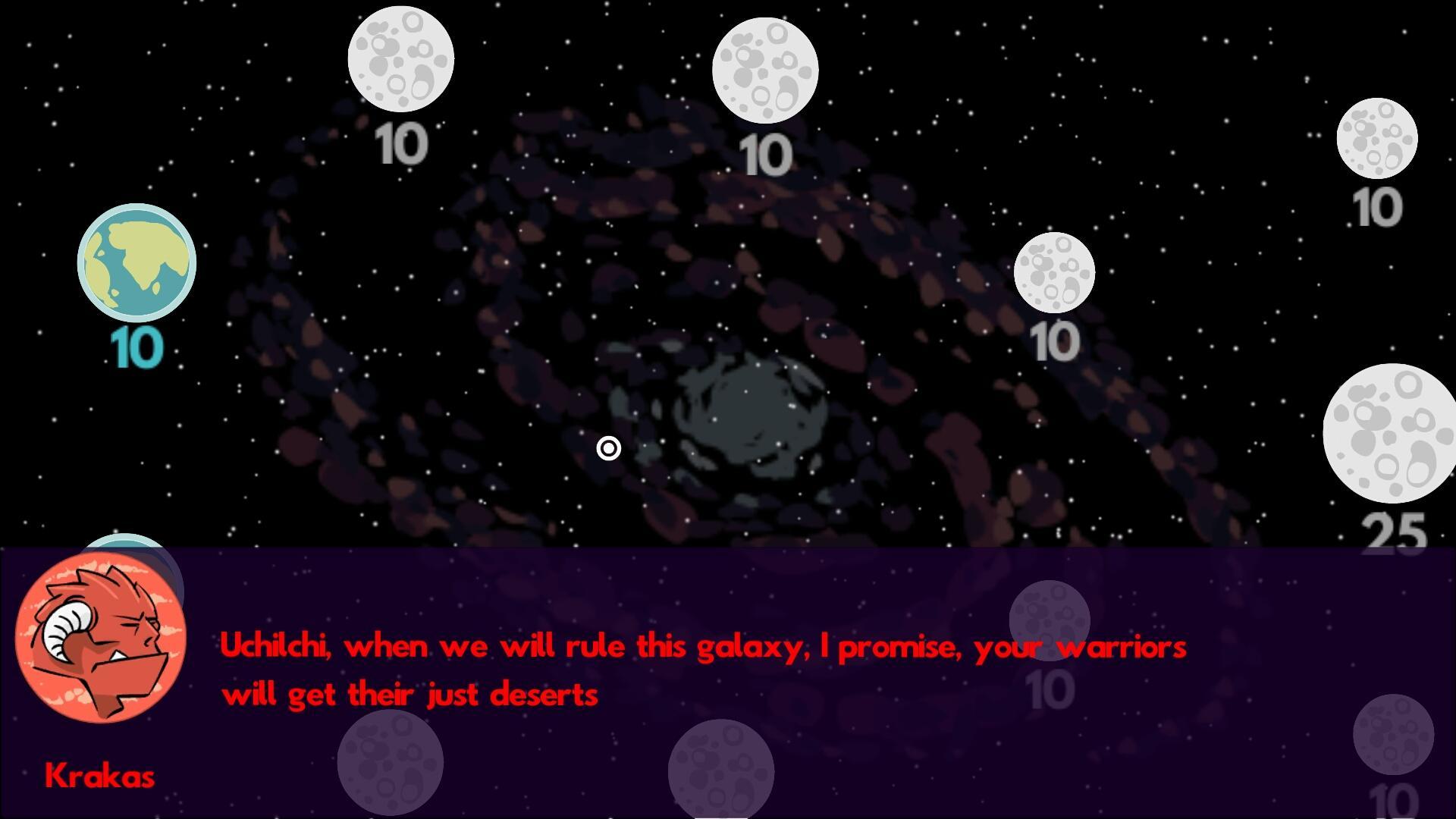
Task: Select the cyan Earth-like home planet
Action: tap(136, 262)
